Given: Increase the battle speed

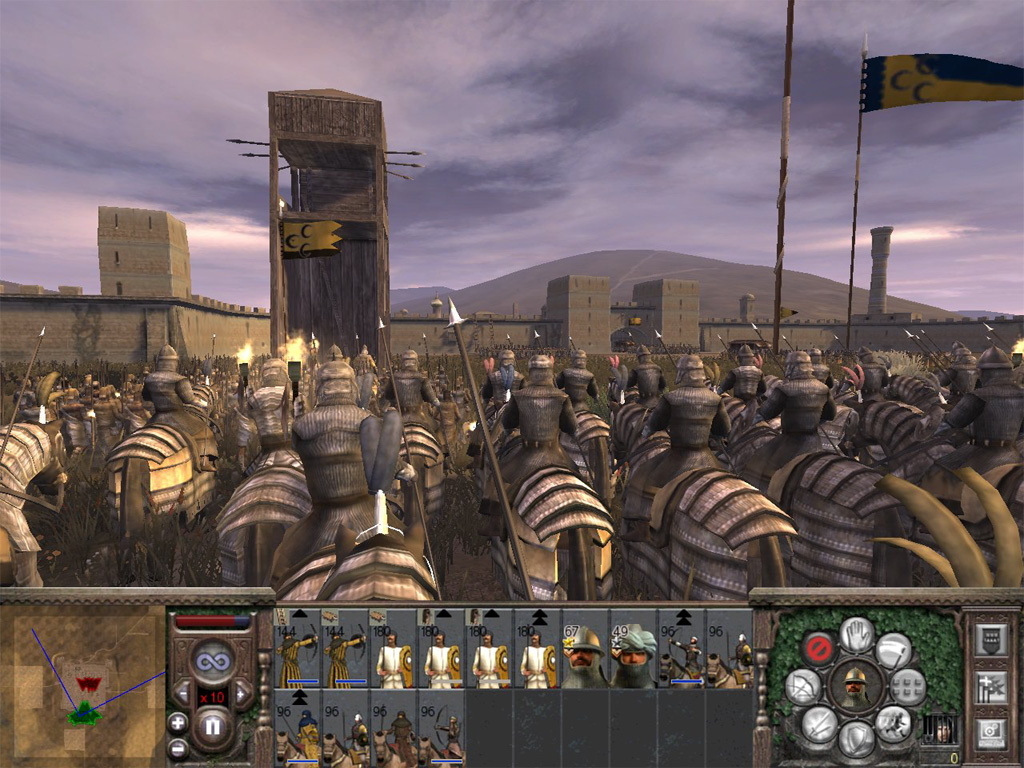Looking at the screenshot, I should (x=241, y=693).
